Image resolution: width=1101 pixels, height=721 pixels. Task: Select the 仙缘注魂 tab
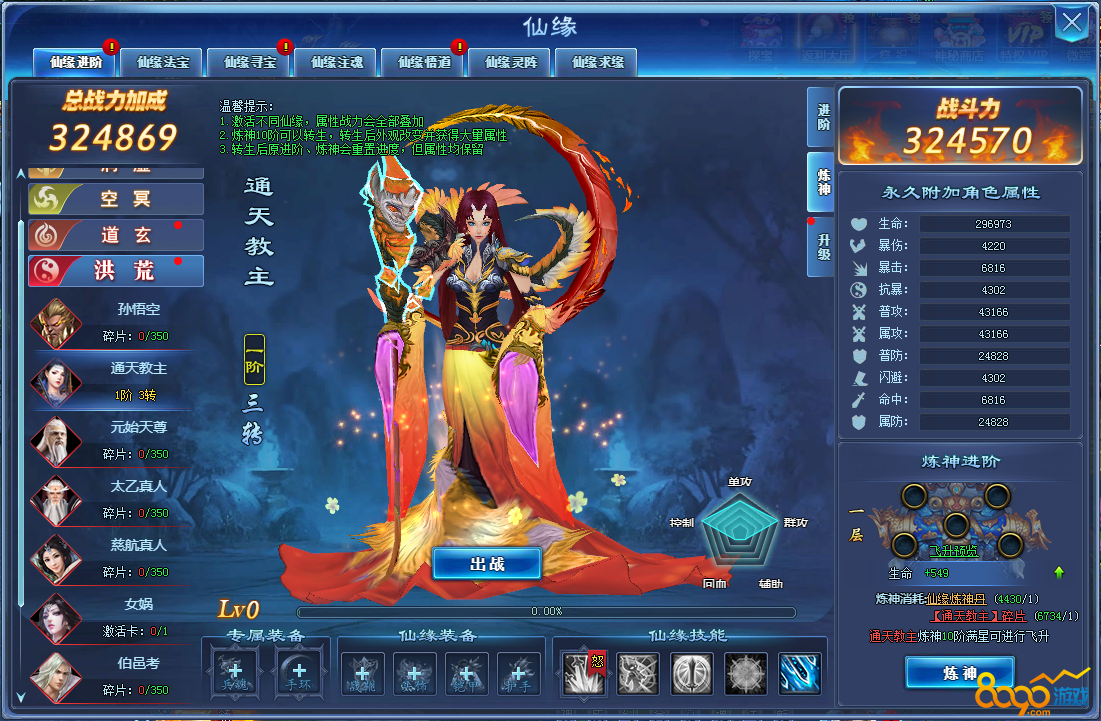click(x=336, y=62)
